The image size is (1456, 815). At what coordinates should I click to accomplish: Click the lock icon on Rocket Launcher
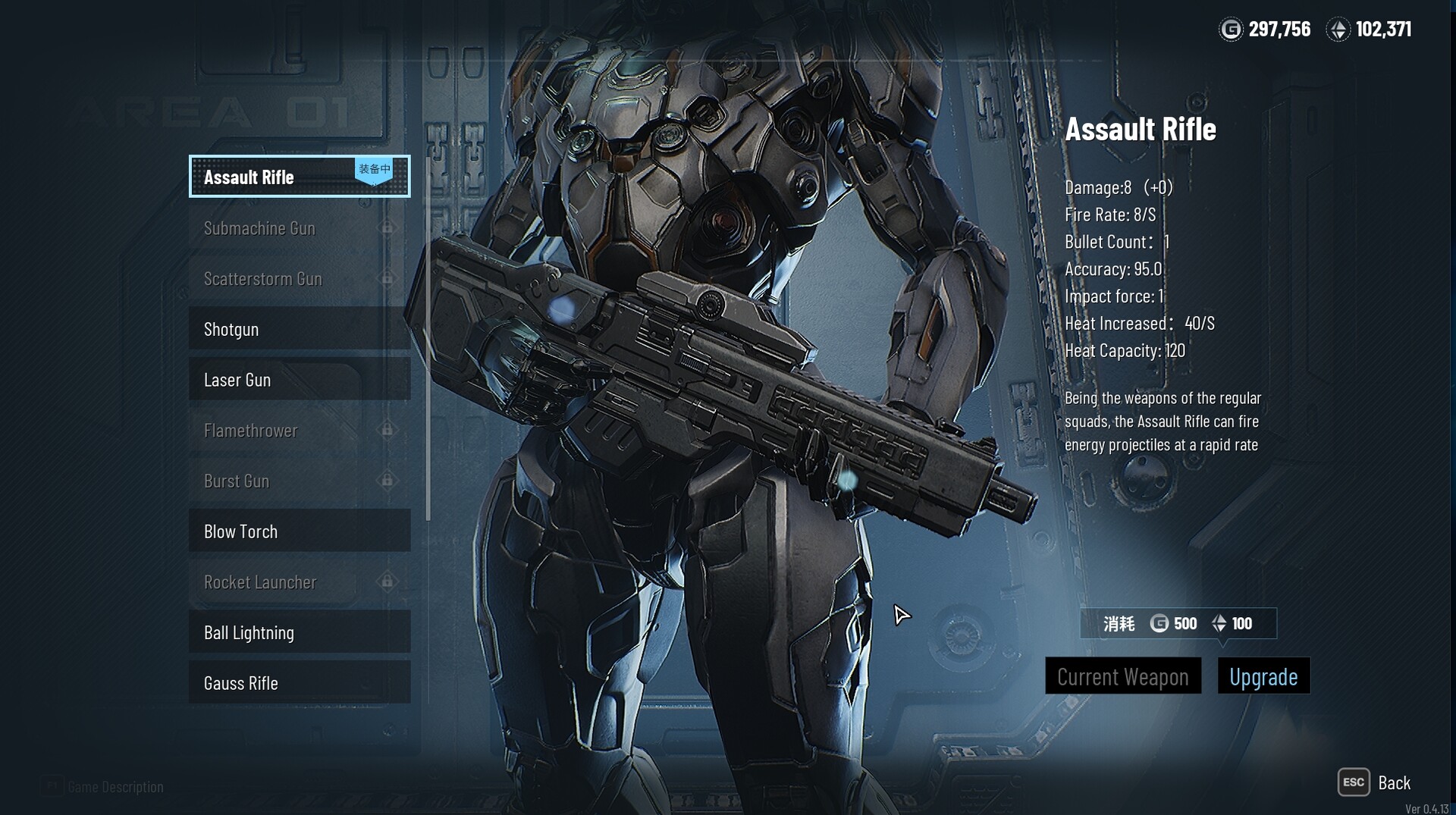point(388,582)
